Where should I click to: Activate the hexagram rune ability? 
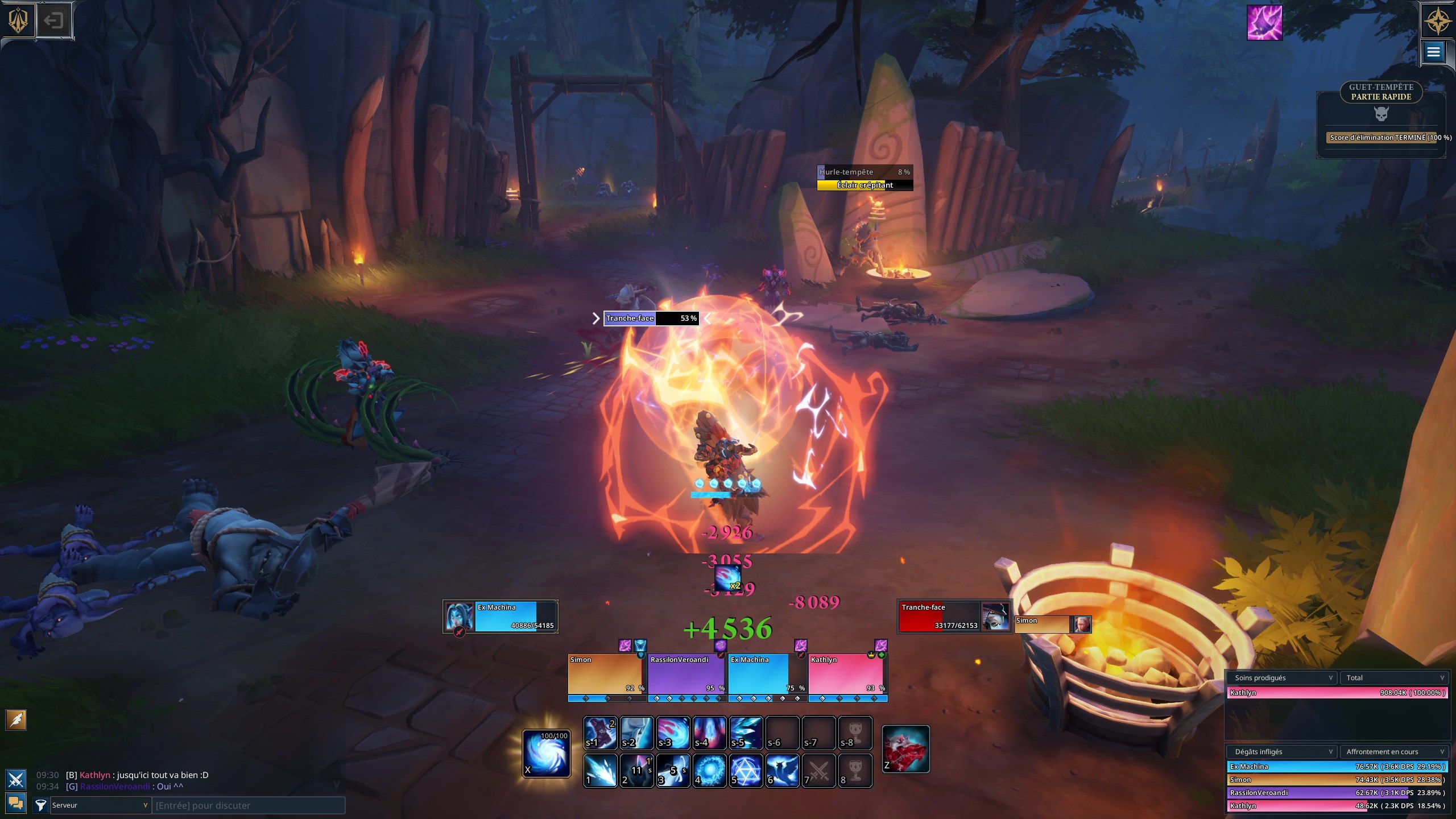pyautogui.click(x=746, y=771)
